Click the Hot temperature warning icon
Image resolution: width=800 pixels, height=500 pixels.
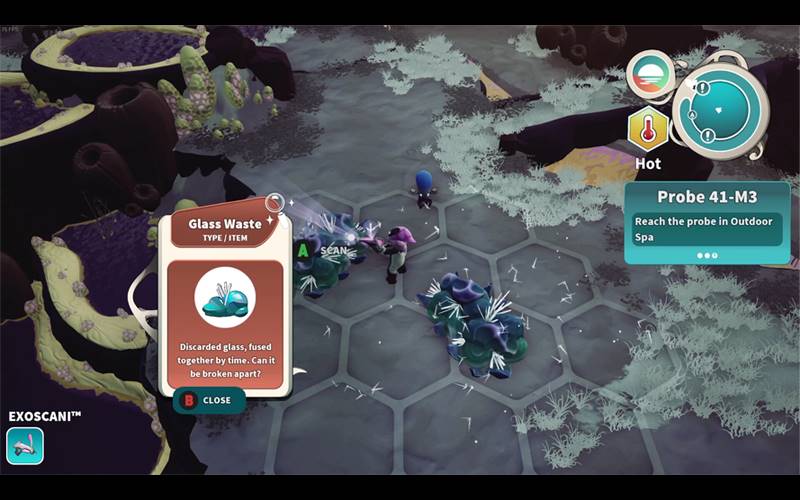pyautogui.click(x=648, y=129)
